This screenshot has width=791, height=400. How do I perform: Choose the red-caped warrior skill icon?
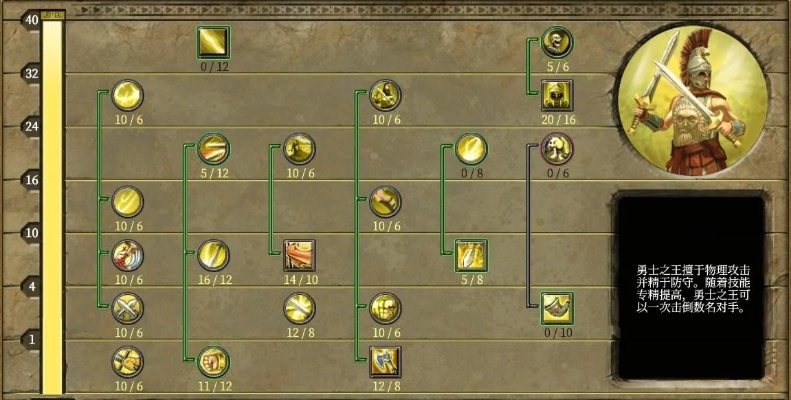pos(127,255)
